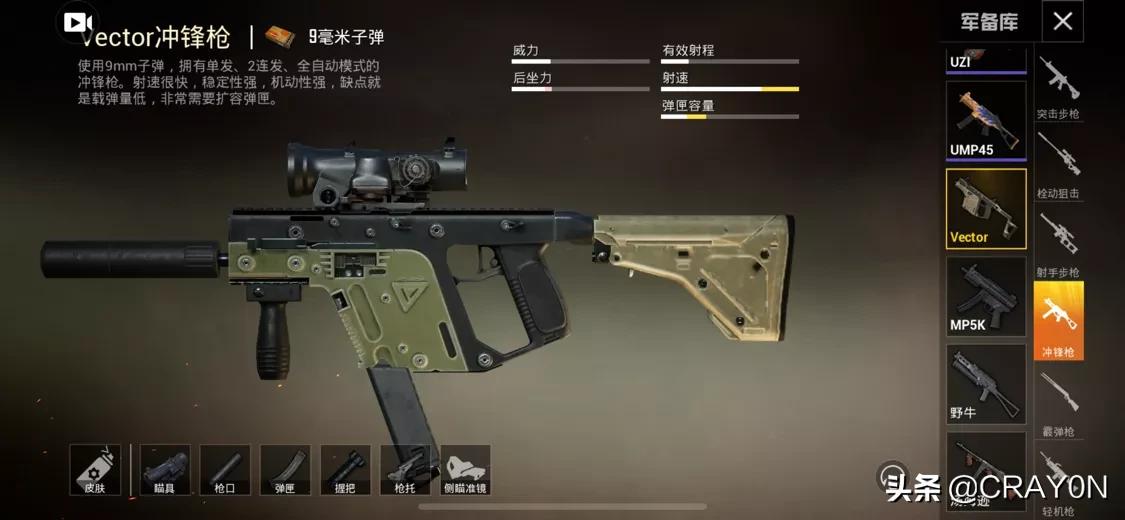Image resolution: width=1125 pixels, height=520 pixels.
Task: Open the 栓动狙击 bolt-action sniper category
Action: pos(1058,163)
